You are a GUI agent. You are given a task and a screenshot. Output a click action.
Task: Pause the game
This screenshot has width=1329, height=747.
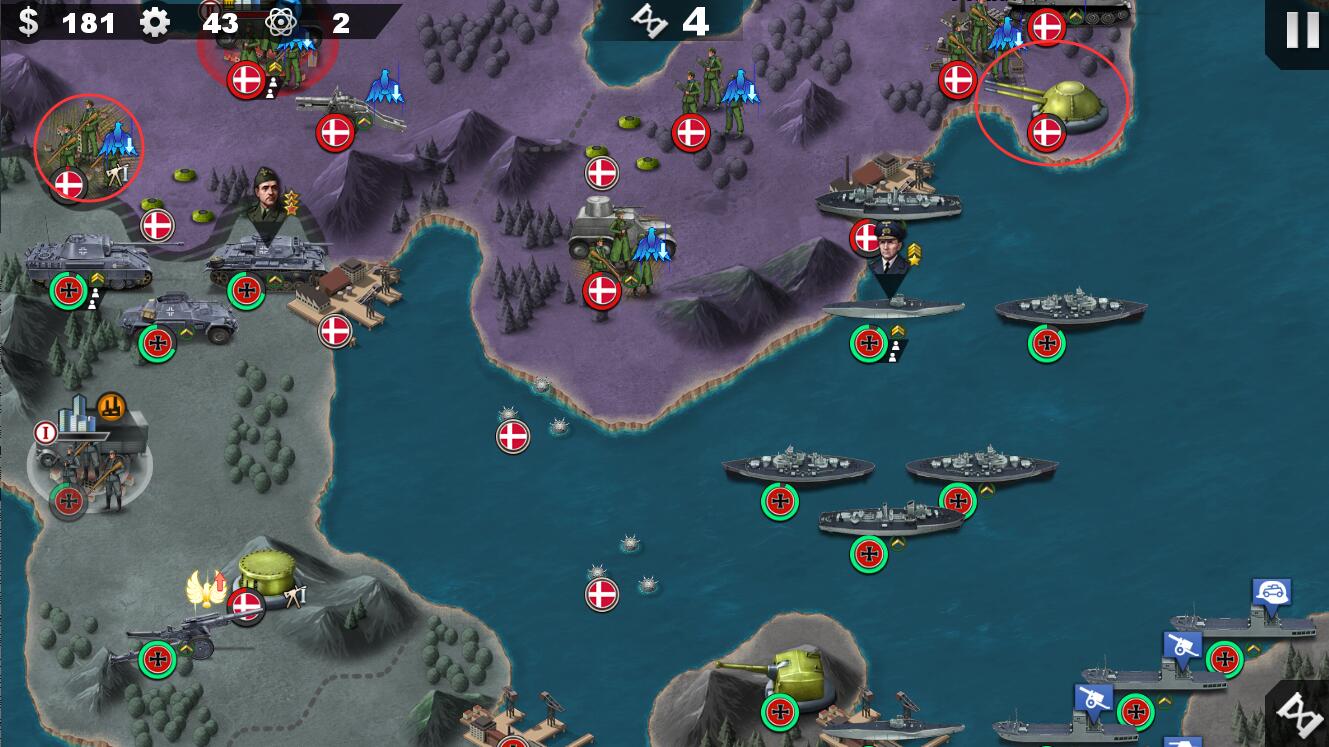tap(1301, 30)
